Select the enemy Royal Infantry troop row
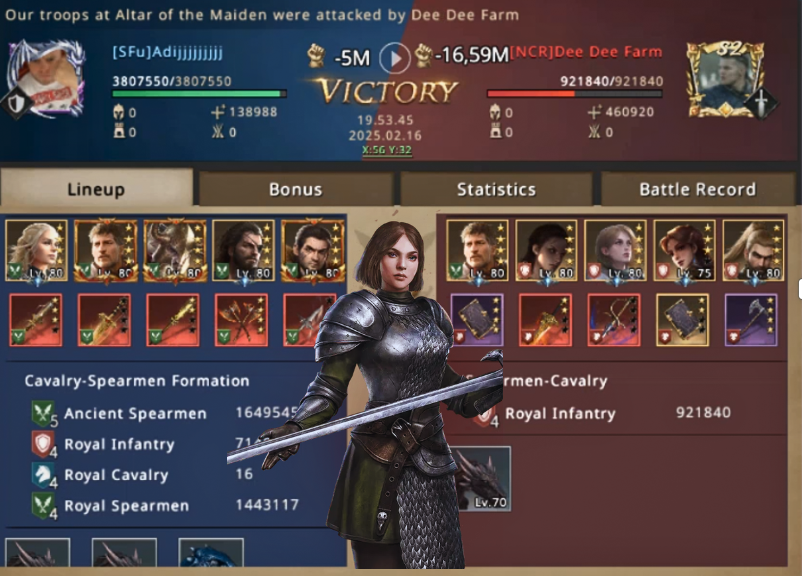Image resolution: width=802 pixels, height=576 pixels. 600,413
